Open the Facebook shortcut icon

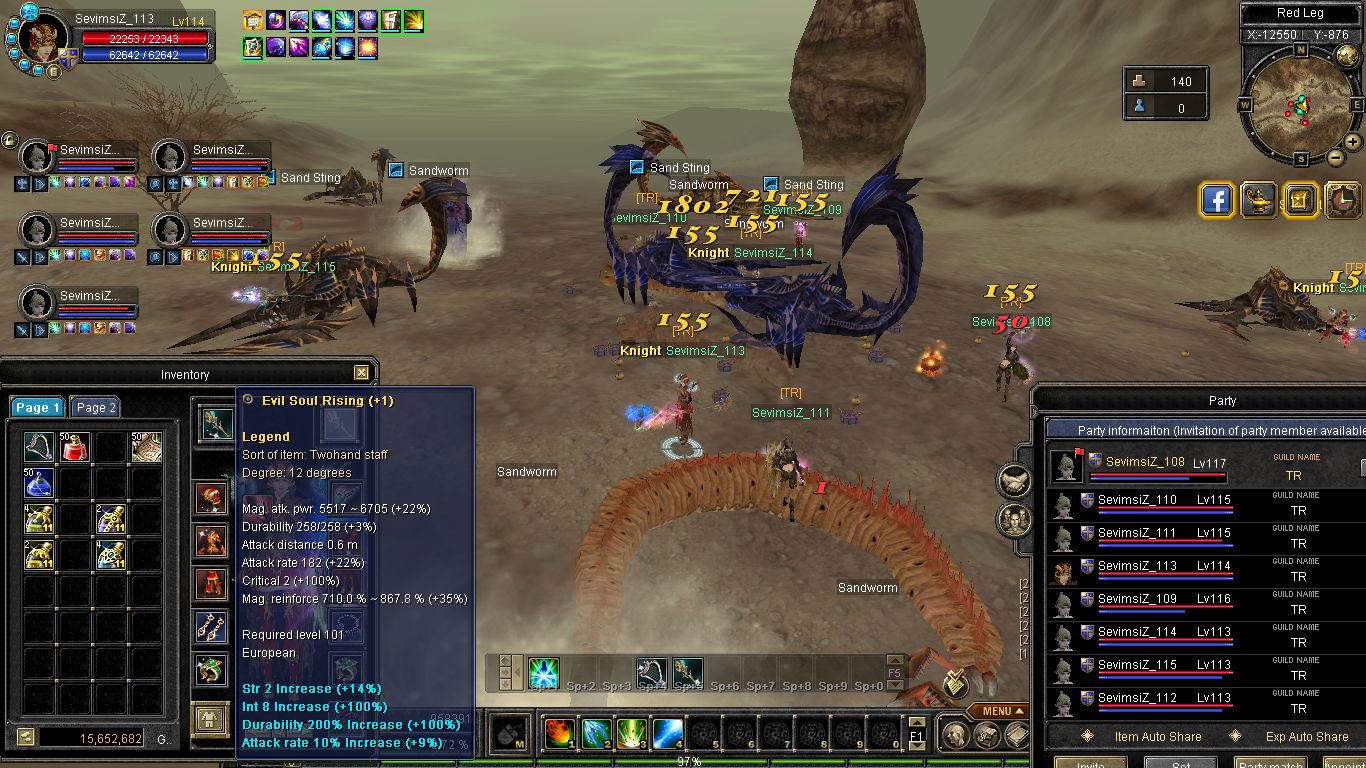(1217, 200)
